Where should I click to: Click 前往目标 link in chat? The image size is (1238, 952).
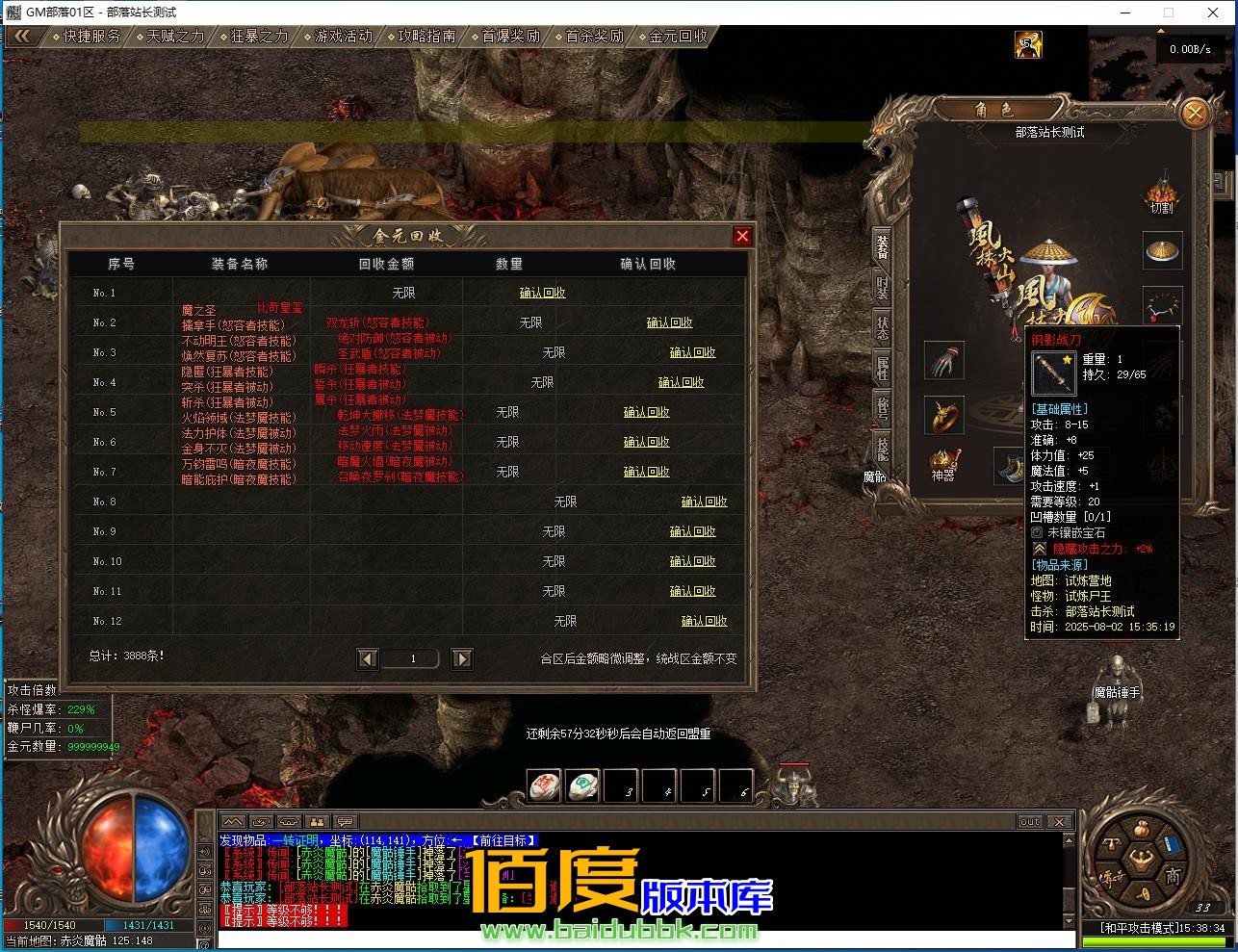(x=503, y=840)
